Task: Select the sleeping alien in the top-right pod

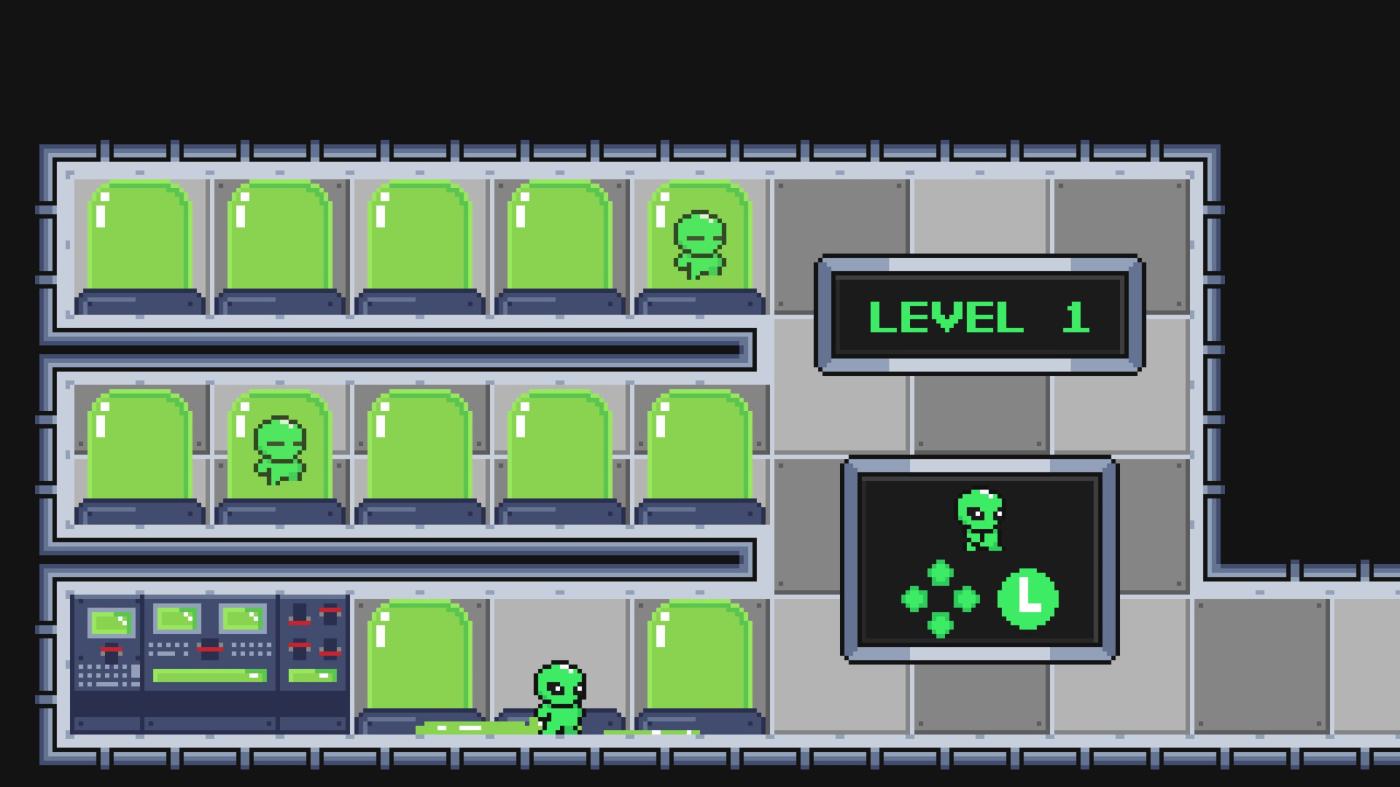Action: 697,240
